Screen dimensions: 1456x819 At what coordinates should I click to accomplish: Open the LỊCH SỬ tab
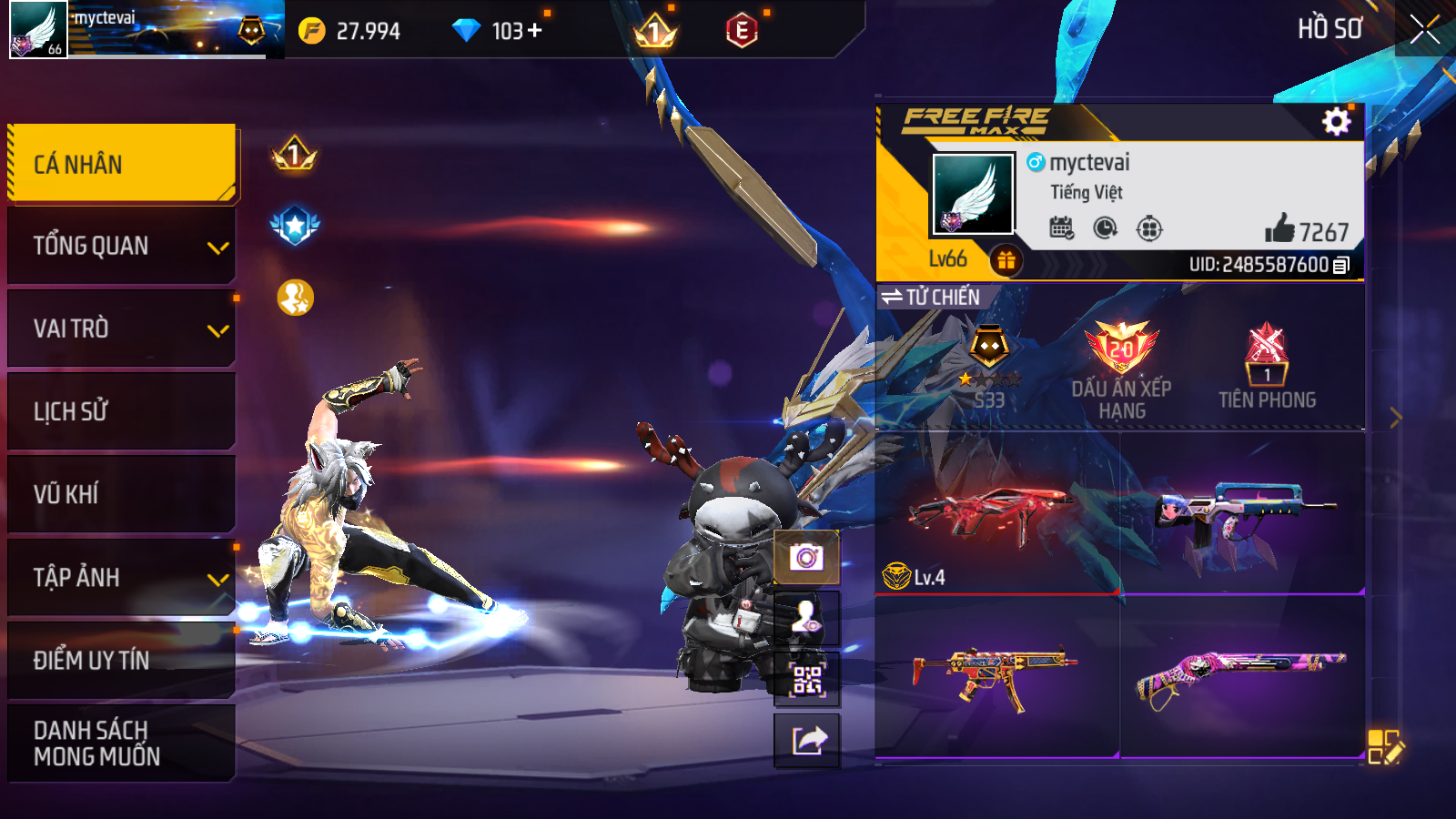pyautogui.click(x=122, y=411)
